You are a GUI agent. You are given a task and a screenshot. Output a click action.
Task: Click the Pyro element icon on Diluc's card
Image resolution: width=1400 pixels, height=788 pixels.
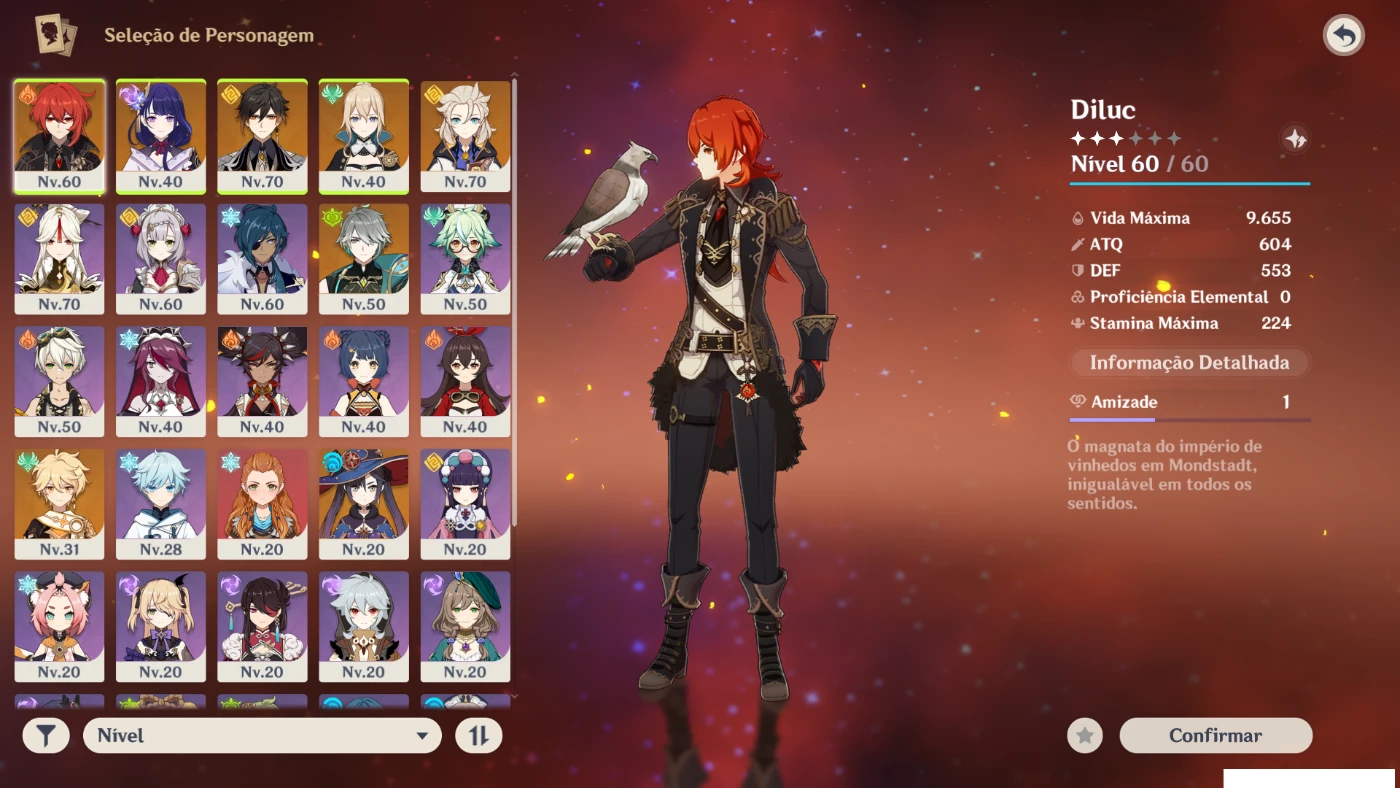pos(25,93)
